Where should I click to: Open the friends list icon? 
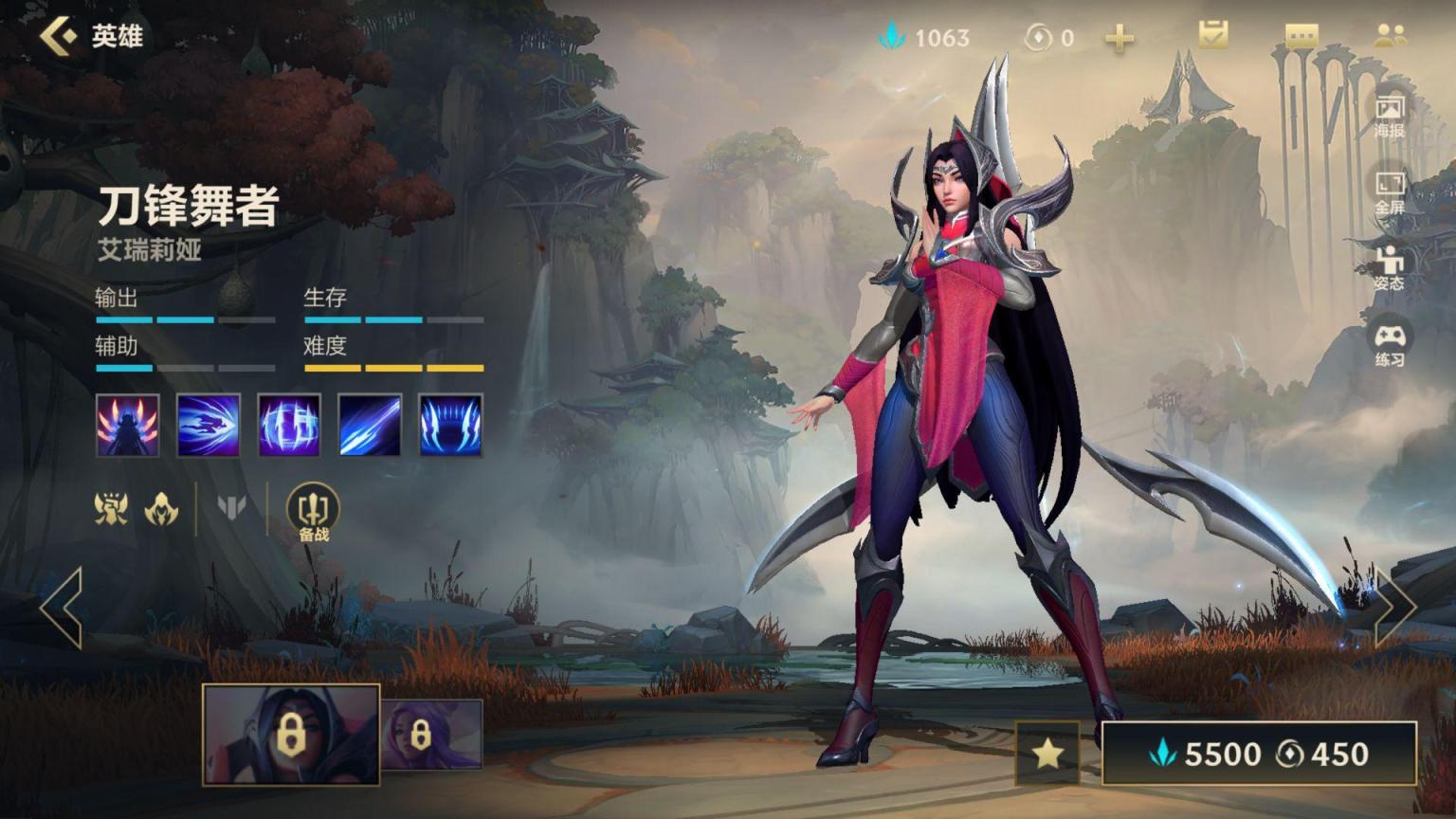[1390, 36]
